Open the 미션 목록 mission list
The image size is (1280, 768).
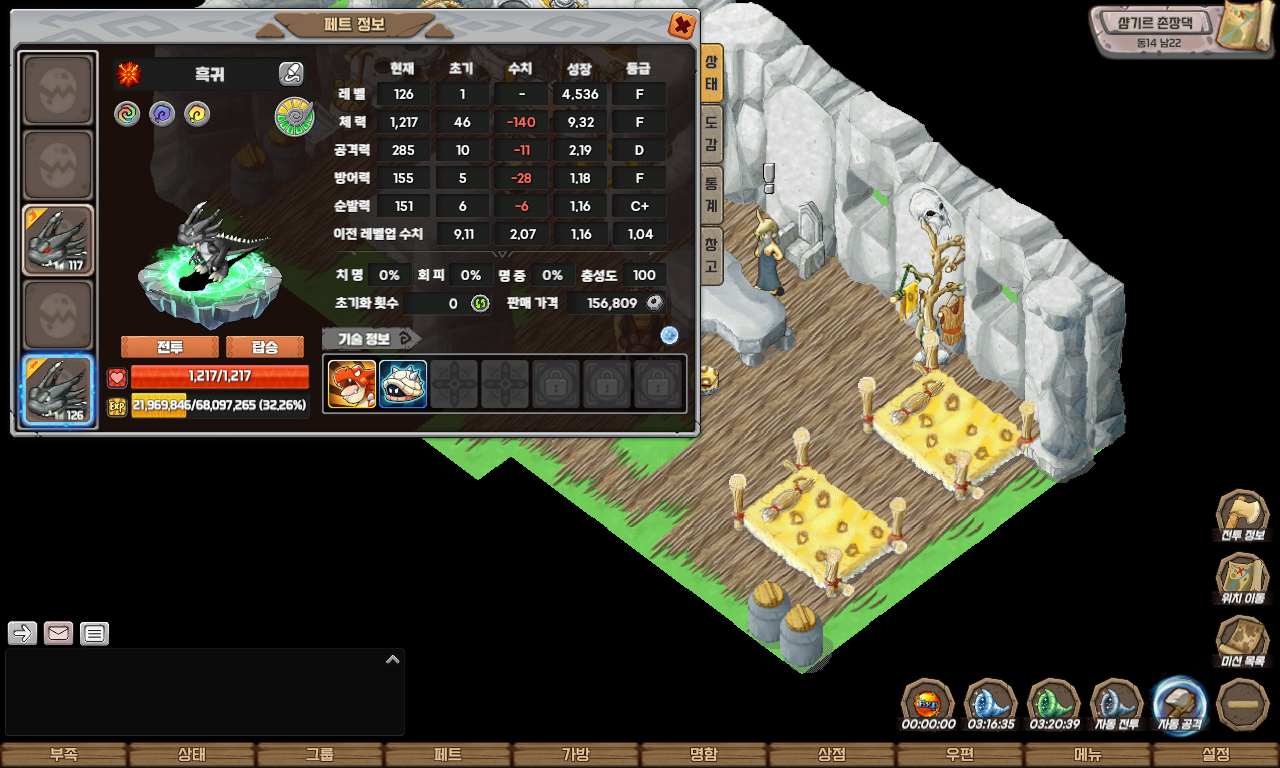[1242, 640]
